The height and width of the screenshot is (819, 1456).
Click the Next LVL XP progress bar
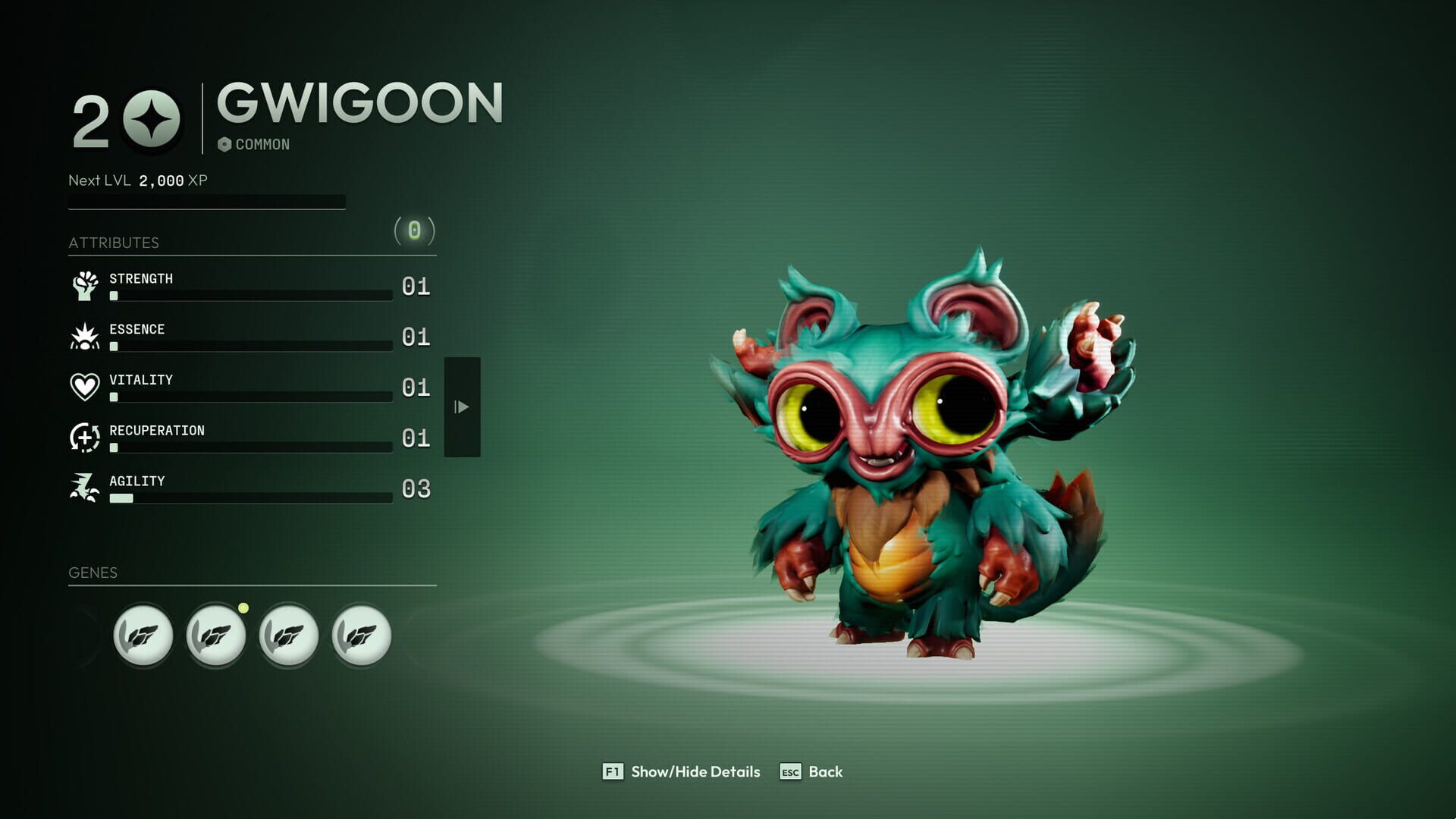(x=206, y=201)
